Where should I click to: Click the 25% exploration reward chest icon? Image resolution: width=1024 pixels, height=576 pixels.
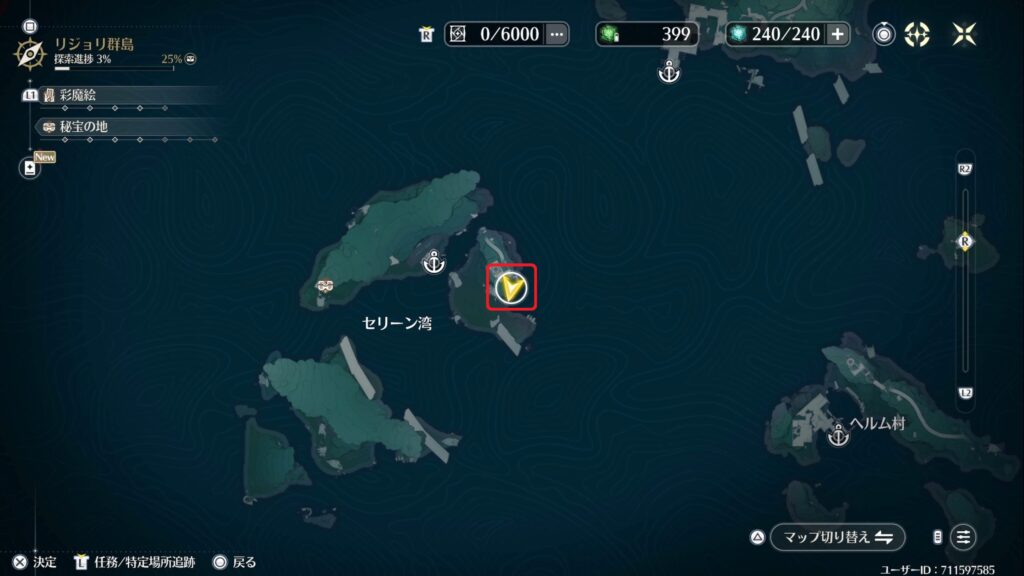tap(190, 59)
